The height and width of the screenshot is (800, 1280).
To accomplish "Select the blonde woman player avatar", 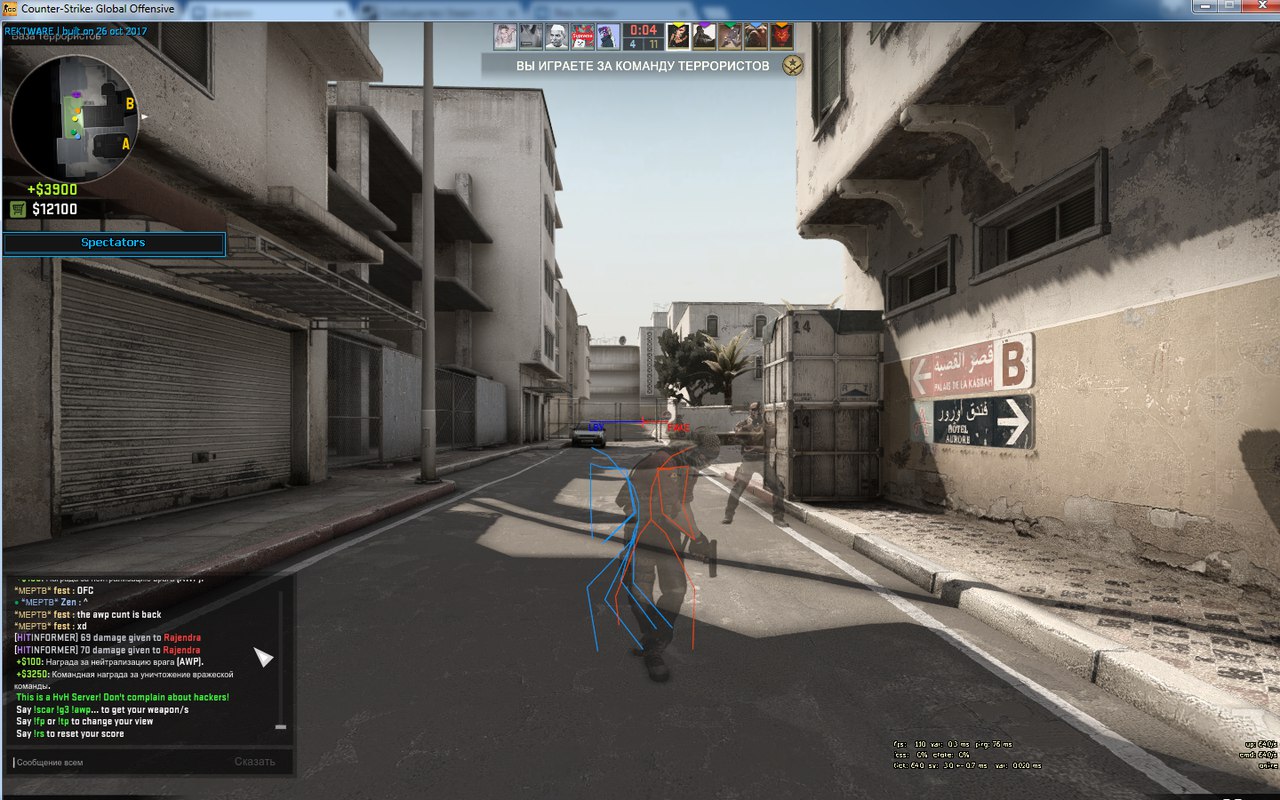I will [505, 36].
